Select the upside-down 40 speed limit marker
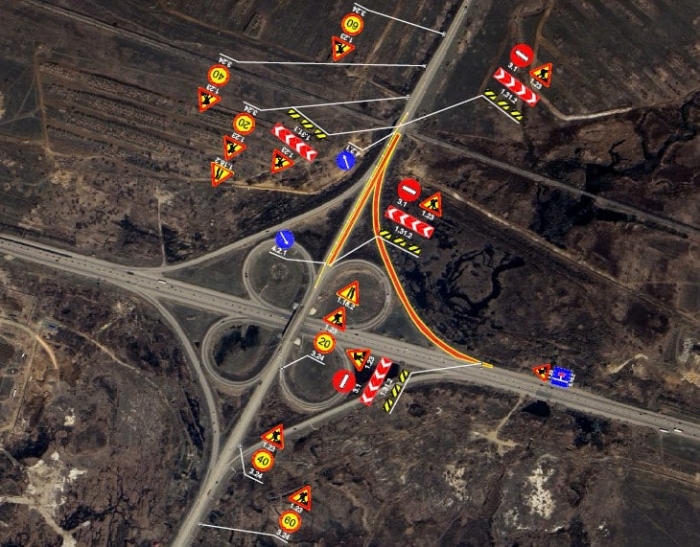 point(218,75)
